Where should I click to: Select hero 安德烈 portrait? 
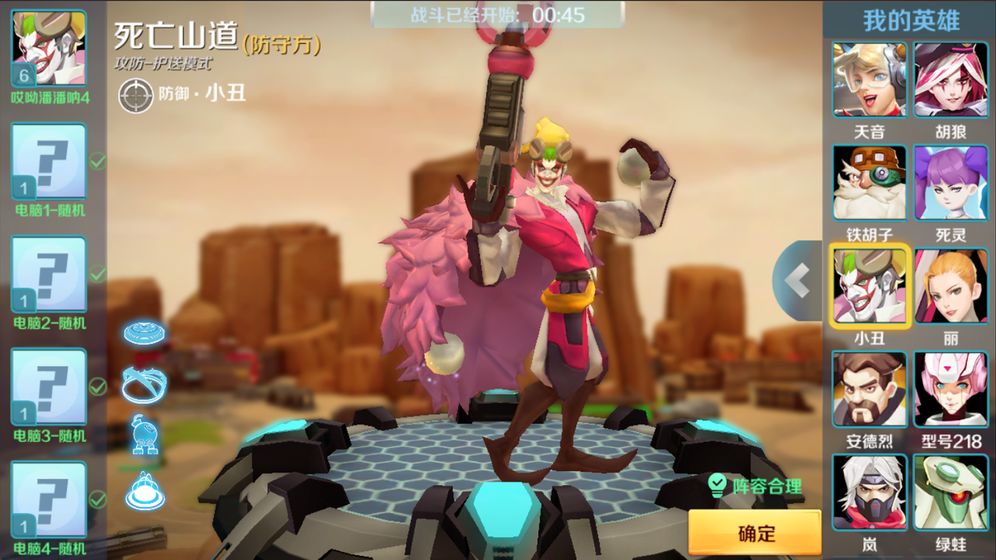click(x=869, y=390)
